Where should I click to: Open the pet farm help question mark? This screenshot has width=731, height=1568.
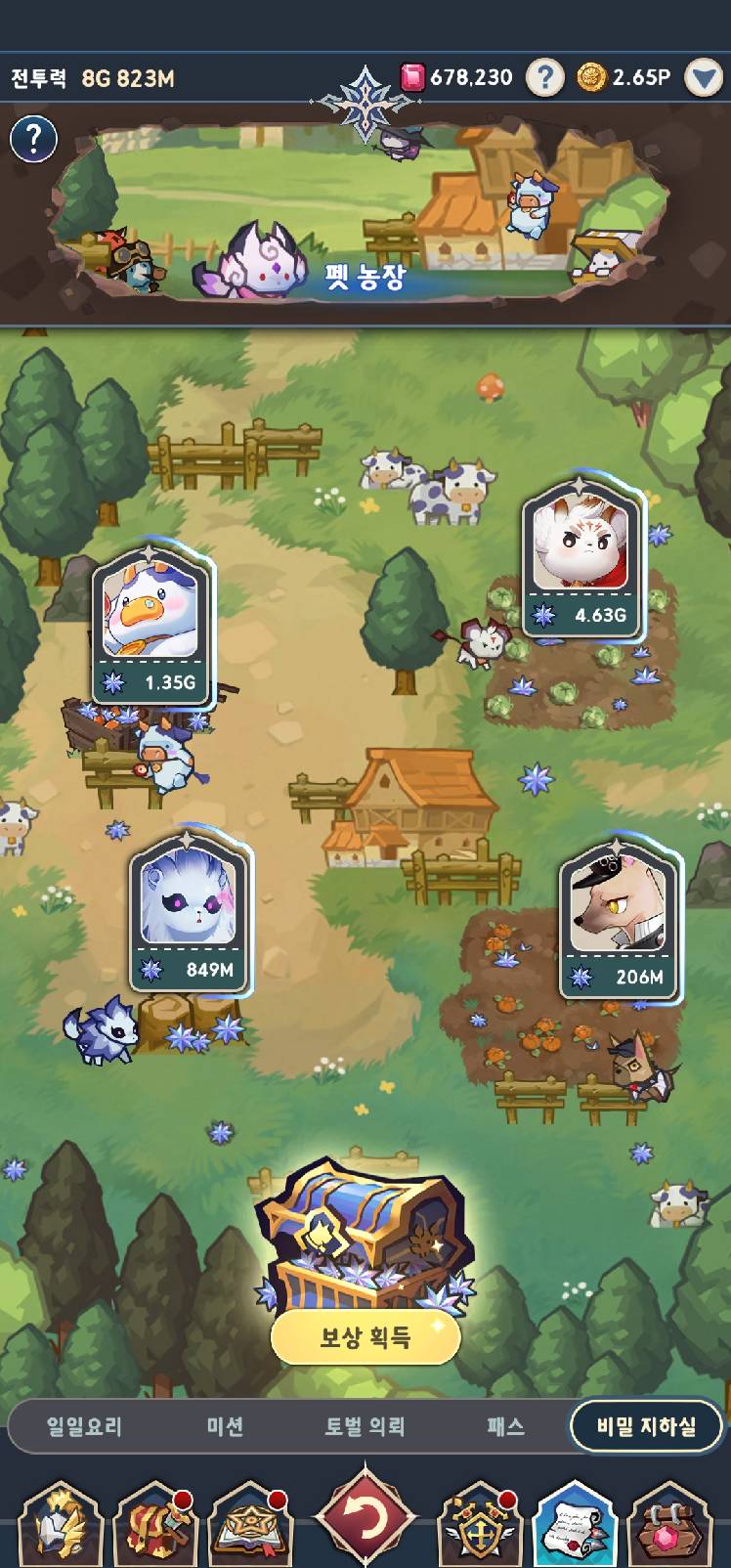coord(33,139)
